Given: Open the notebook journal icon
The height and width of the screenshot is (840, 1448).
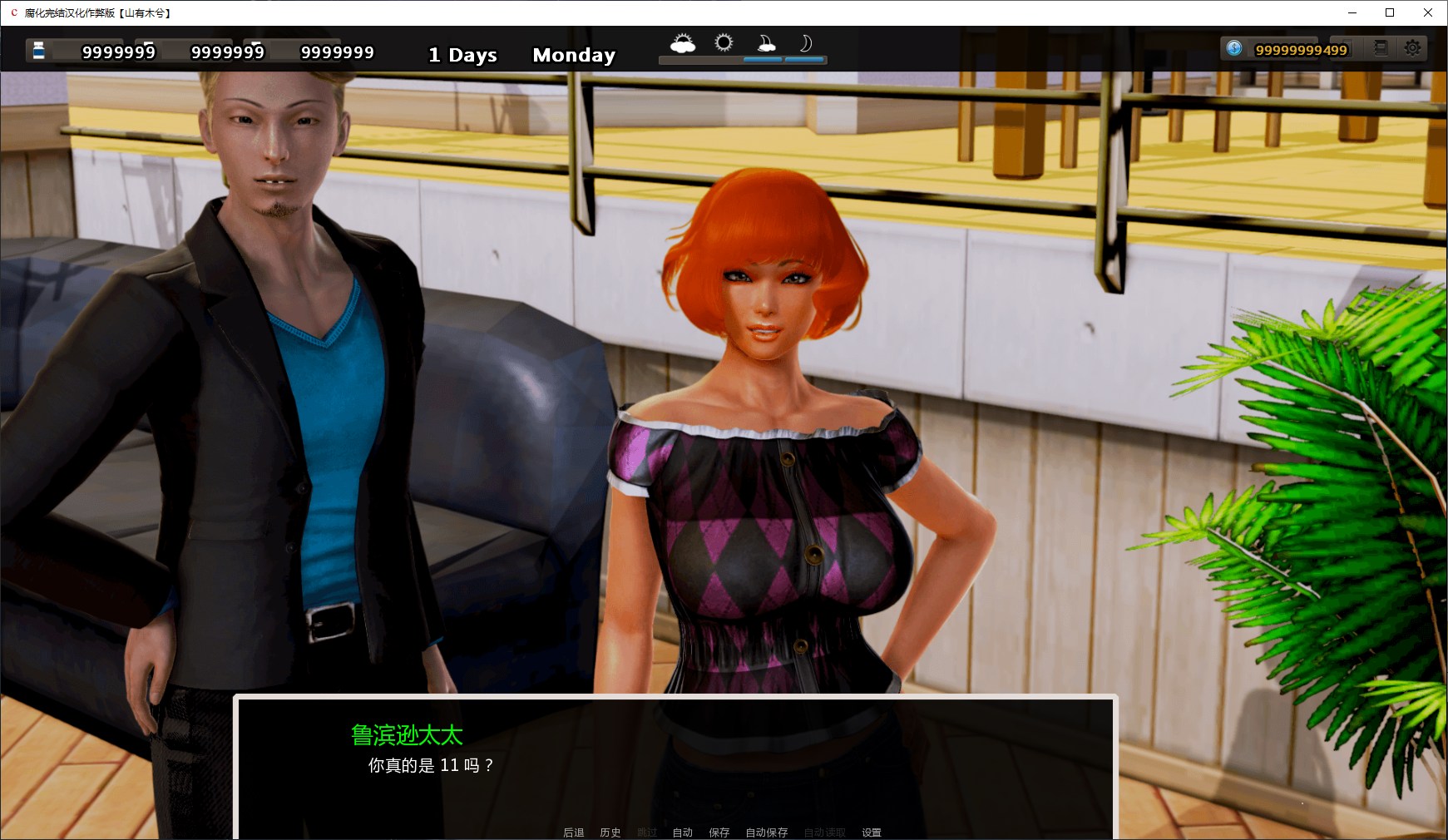Looking at the screenshot, I should click(x=1381, y=48).
